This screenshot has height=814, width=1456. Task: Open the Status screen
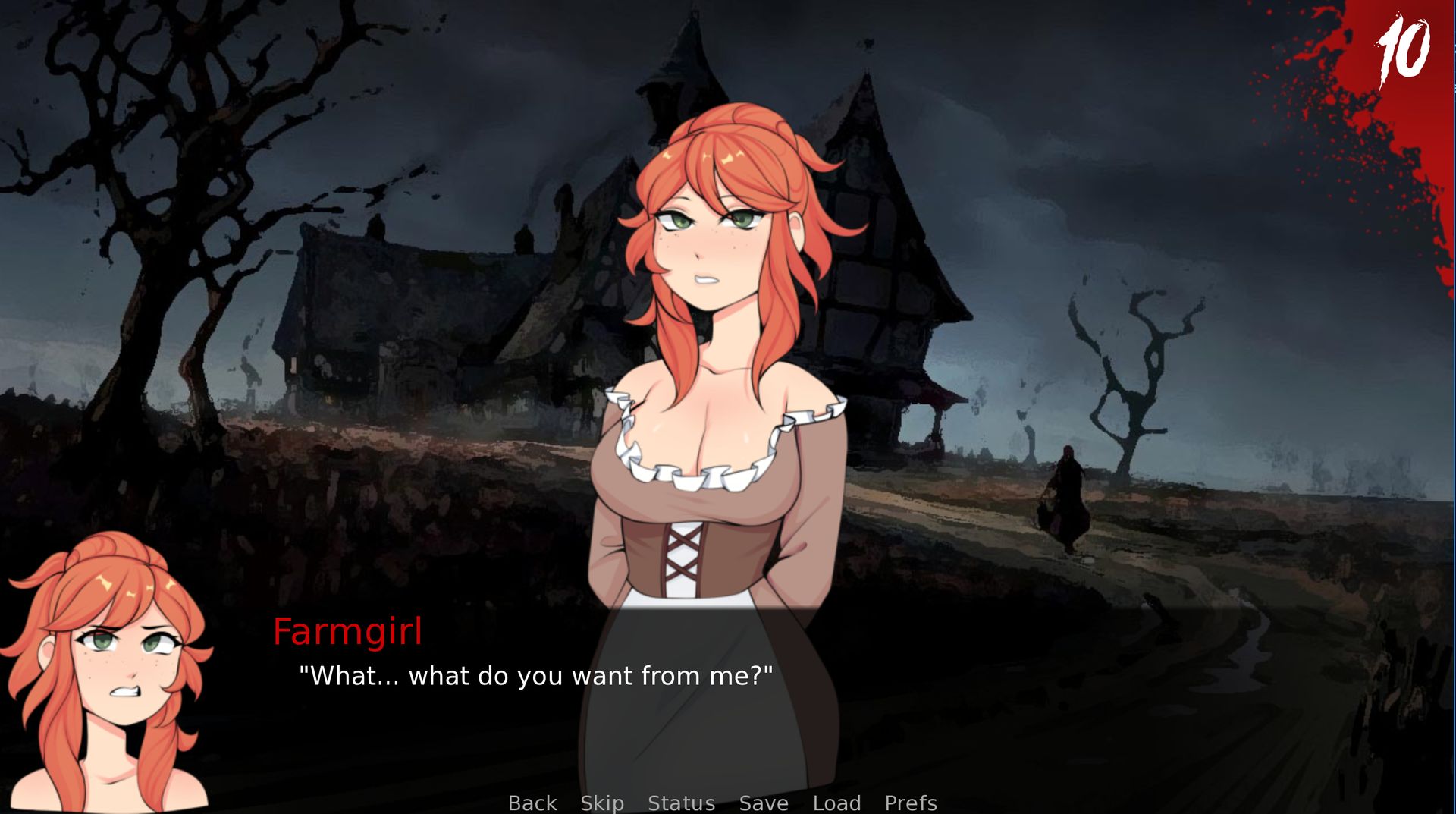(681, 803)
